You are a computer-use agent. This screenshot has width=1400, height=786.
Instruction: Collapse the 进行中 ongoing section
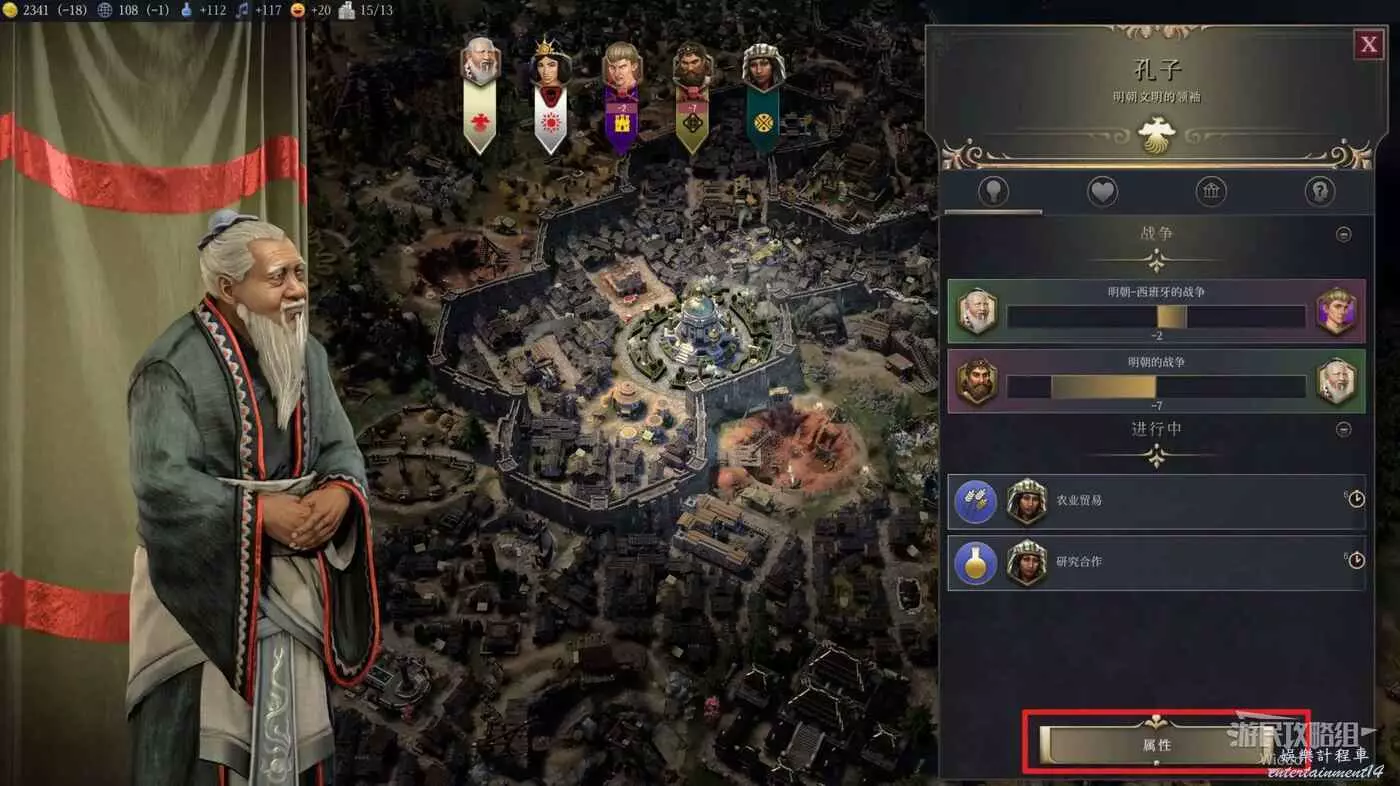pyautogui.click(x=1344, y=429)
